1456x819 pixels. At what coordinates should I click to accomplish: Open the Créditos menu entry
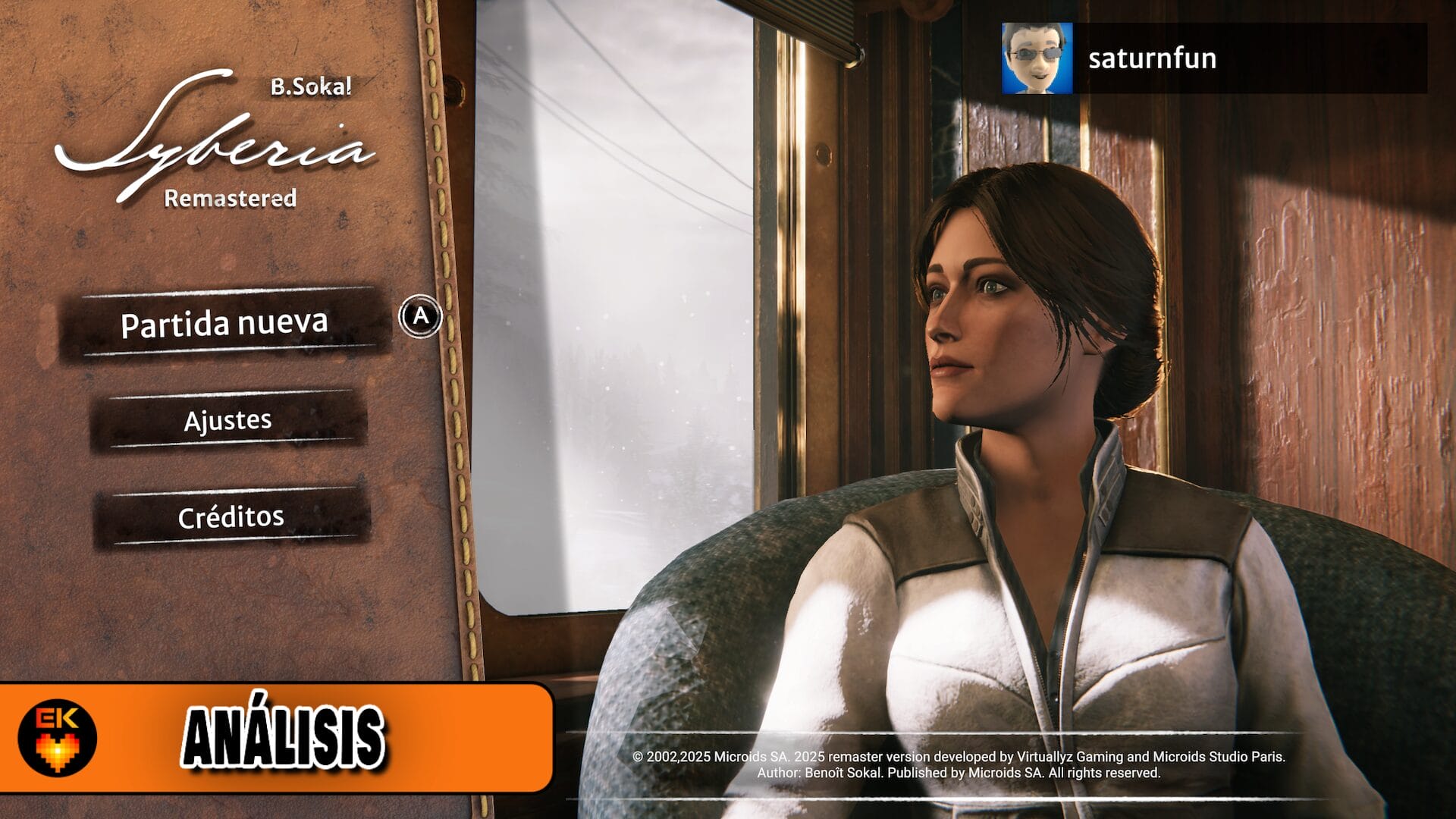tap(231, 516)
